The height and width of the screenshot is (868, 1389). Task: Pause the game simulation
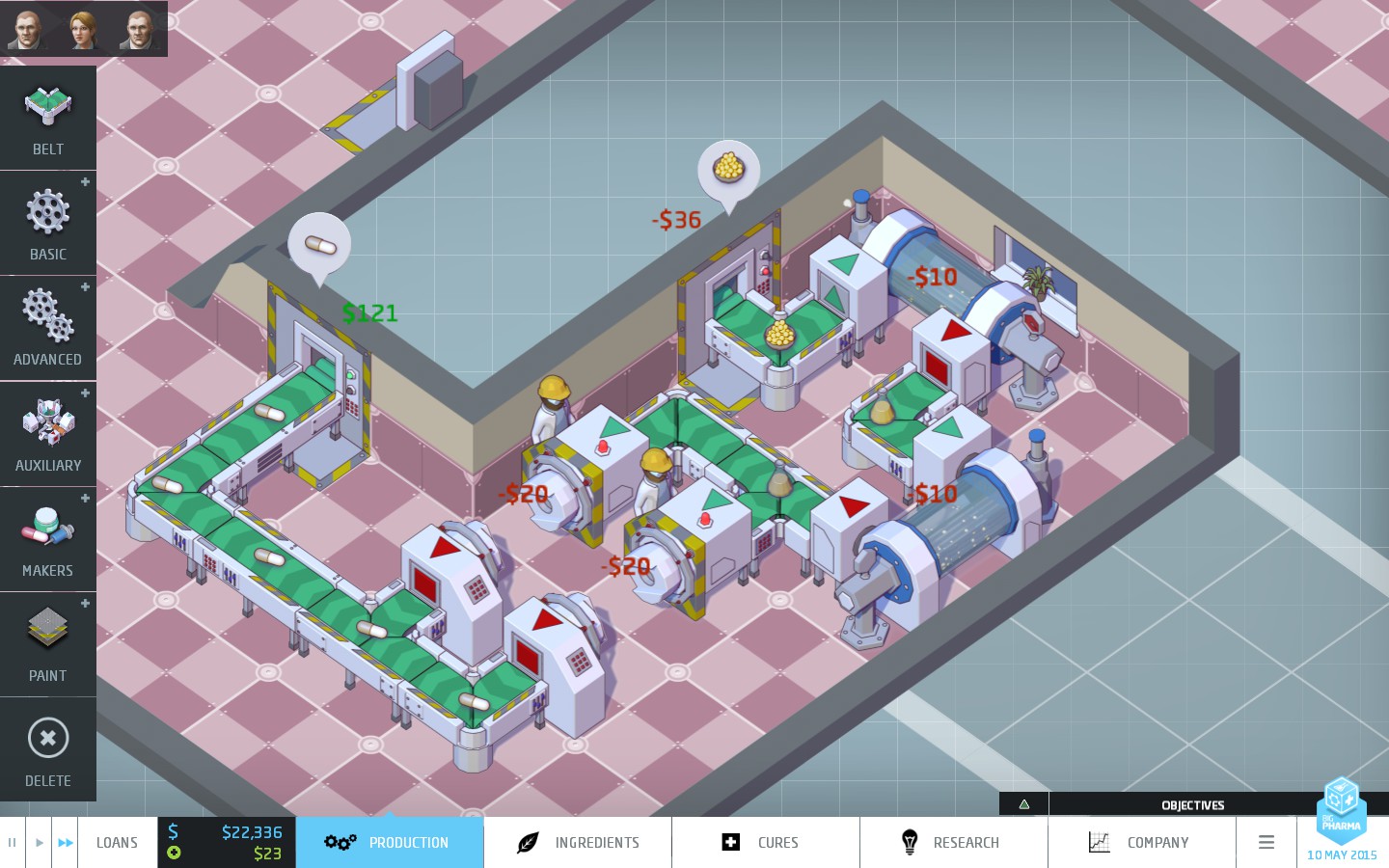coord(13,843)
